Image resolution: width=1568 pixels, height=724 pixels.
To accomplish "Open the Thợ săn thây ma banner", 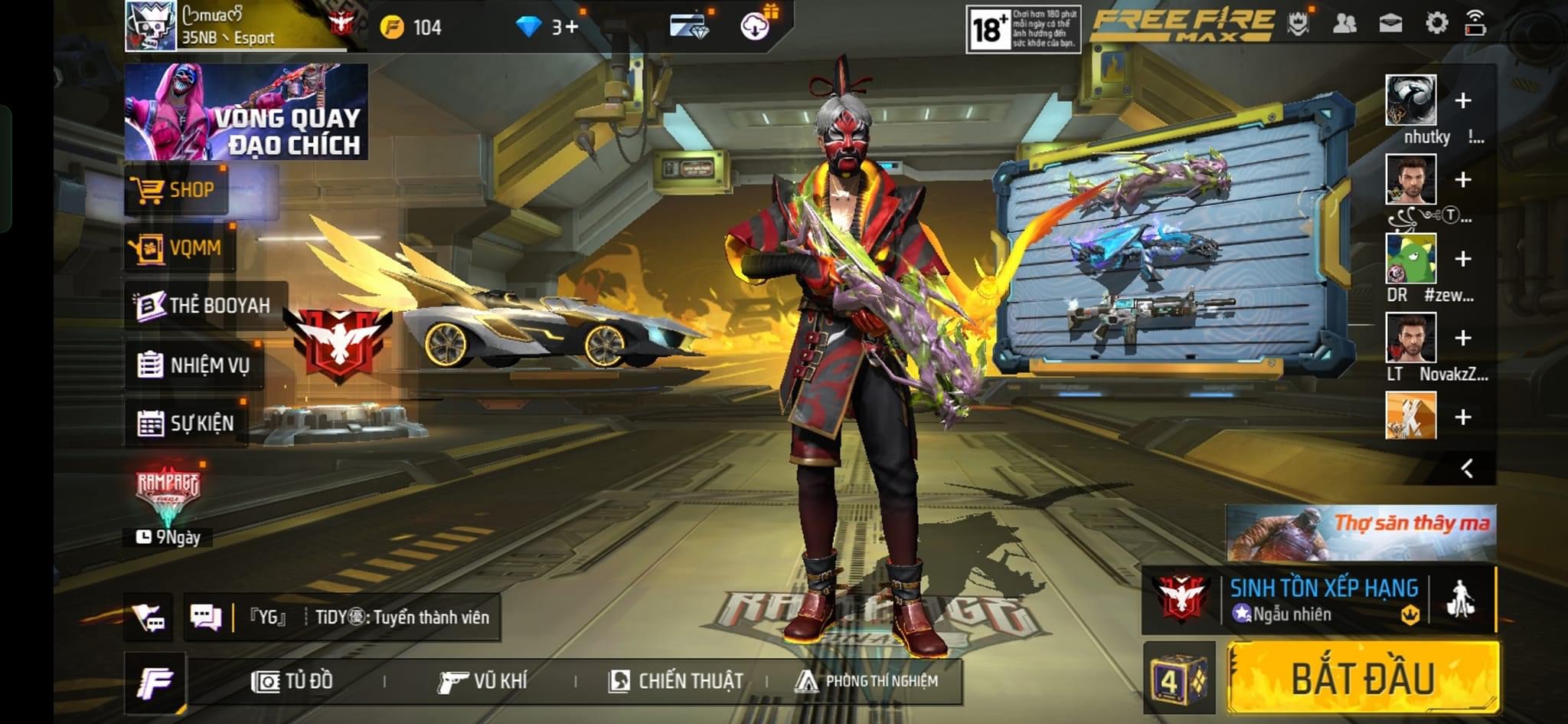I will pos(1361,533).
